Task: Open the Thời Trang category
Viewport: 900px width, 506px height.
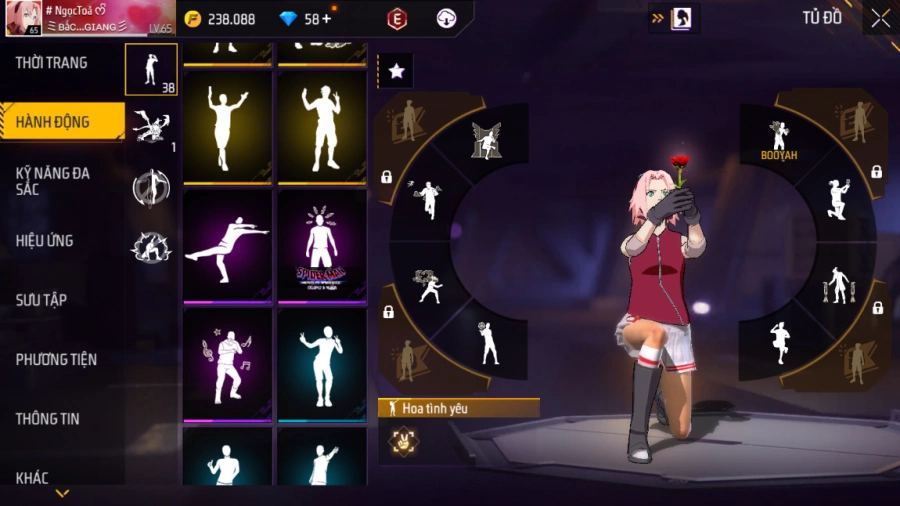Action: pos(52,63)
